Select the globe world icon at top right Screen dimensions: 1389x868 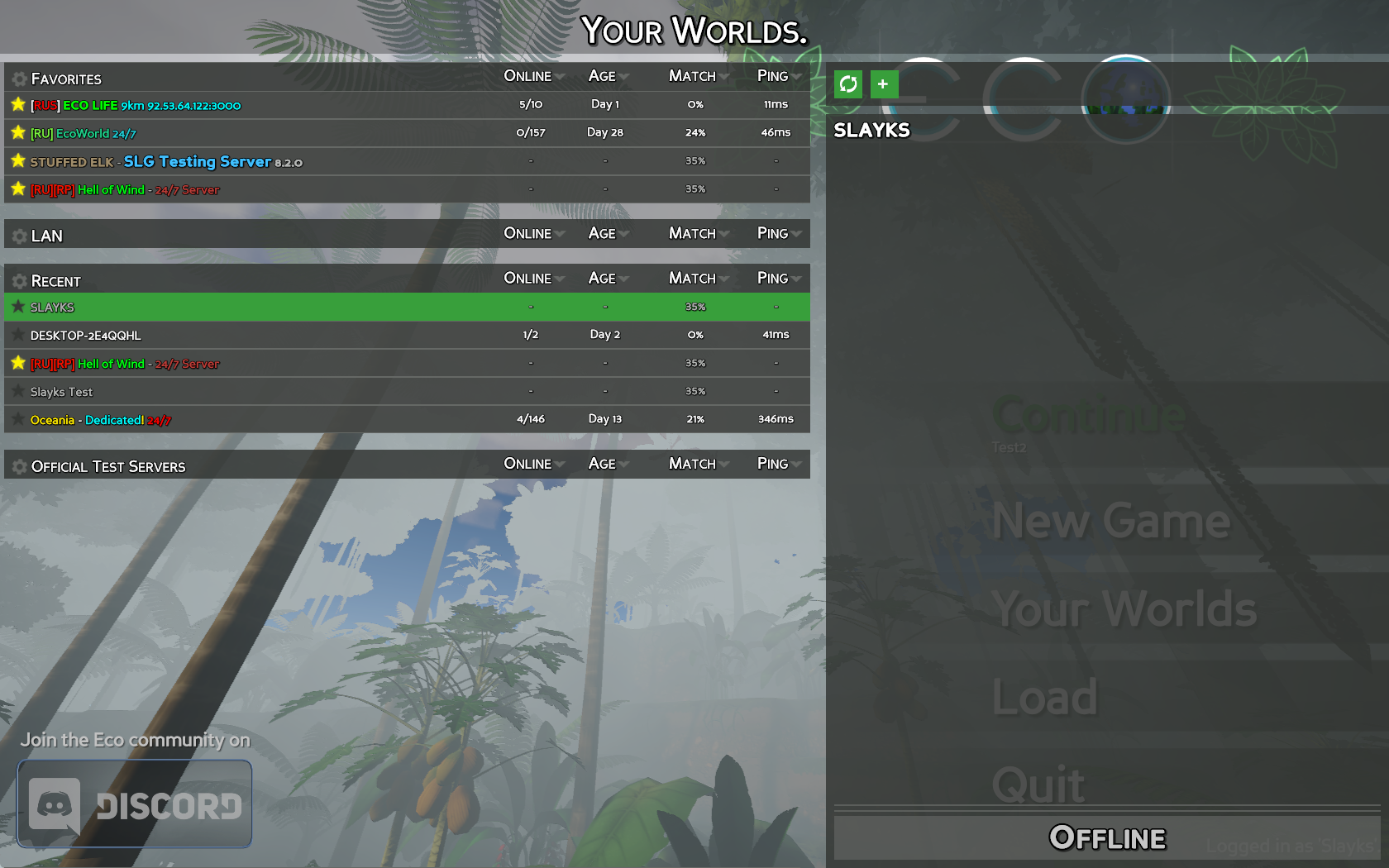coord(1126,98)
